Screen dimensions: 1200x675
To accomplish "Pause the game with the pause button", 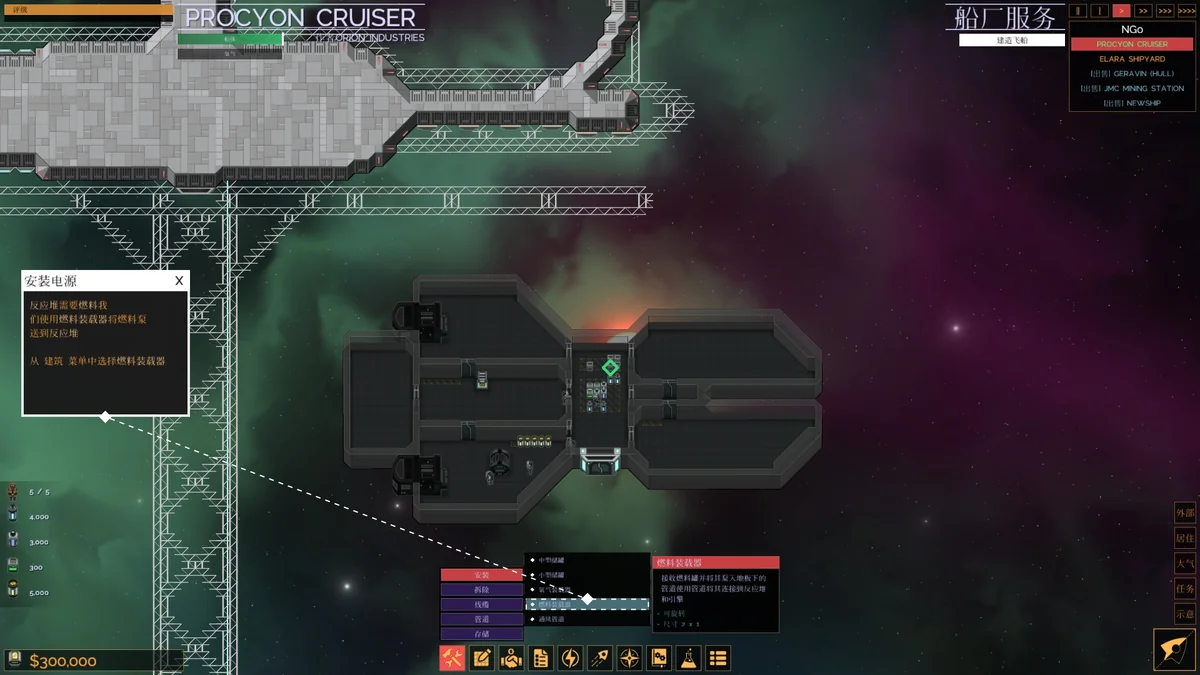I will [1078, 11].
